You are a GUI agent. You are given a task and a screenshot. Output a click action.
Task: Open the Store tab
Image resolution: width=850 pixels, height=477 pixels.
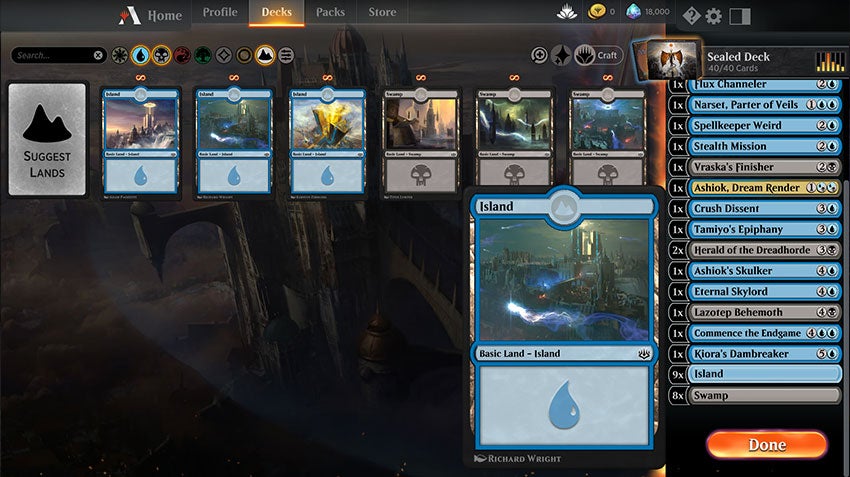pos(382,13)
